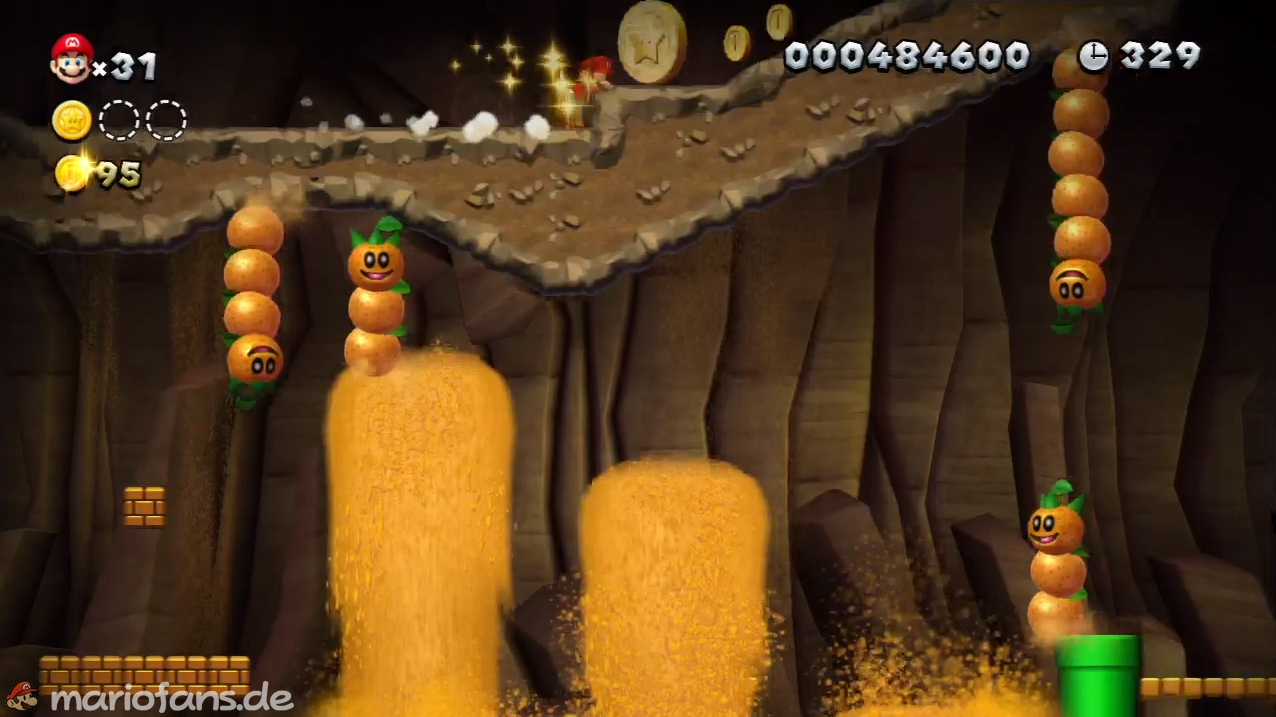Click the Mario head lives icon
The height and width of the screenshot is (717, 1276).
click(x=72, y=58)
